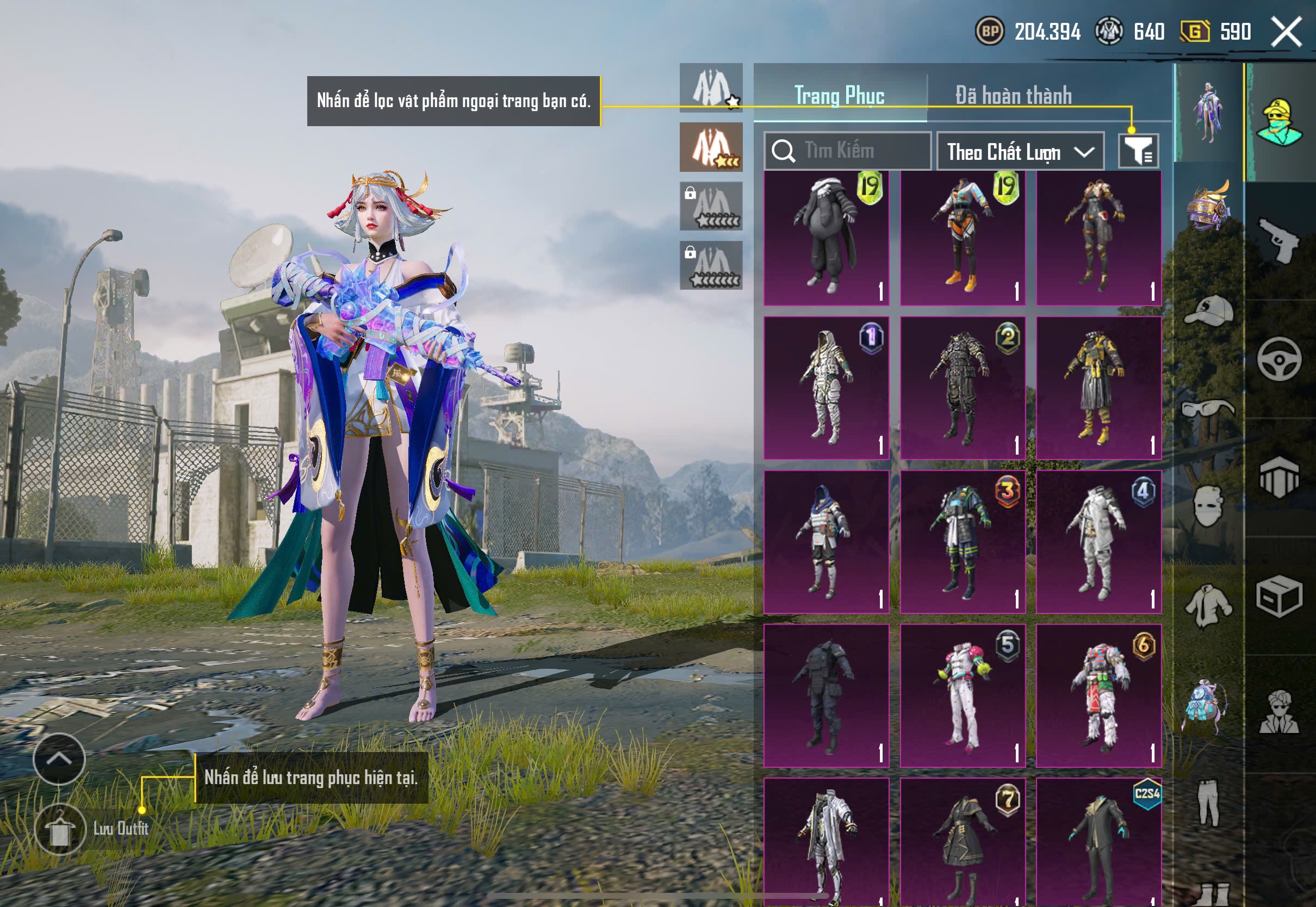Screen dimensions: 1316x907
Task: Toggle the owned-items filter funnel button
Action: [x=1138, y=151]
